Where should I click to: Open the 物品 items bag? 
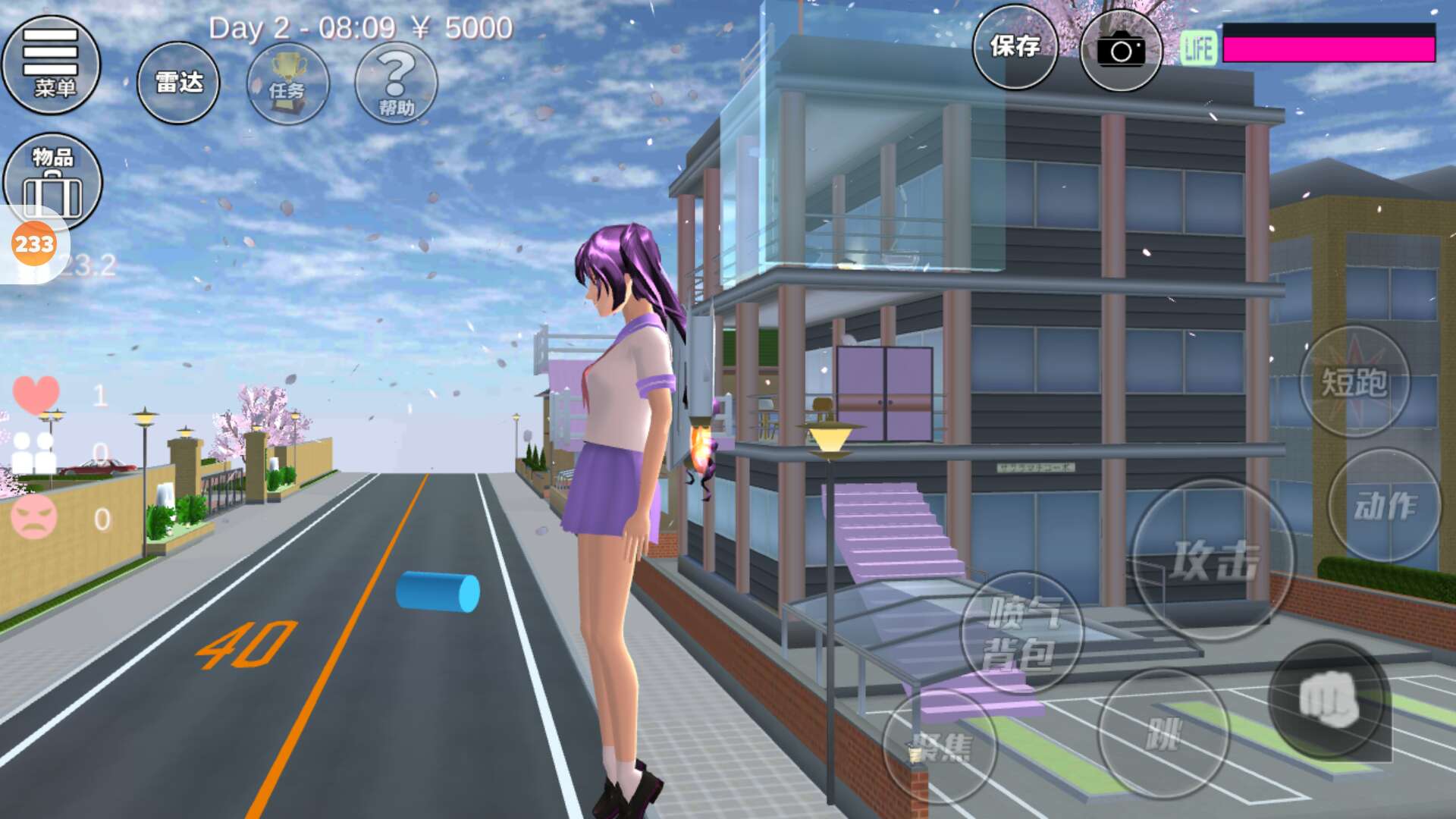pos(52,182)
